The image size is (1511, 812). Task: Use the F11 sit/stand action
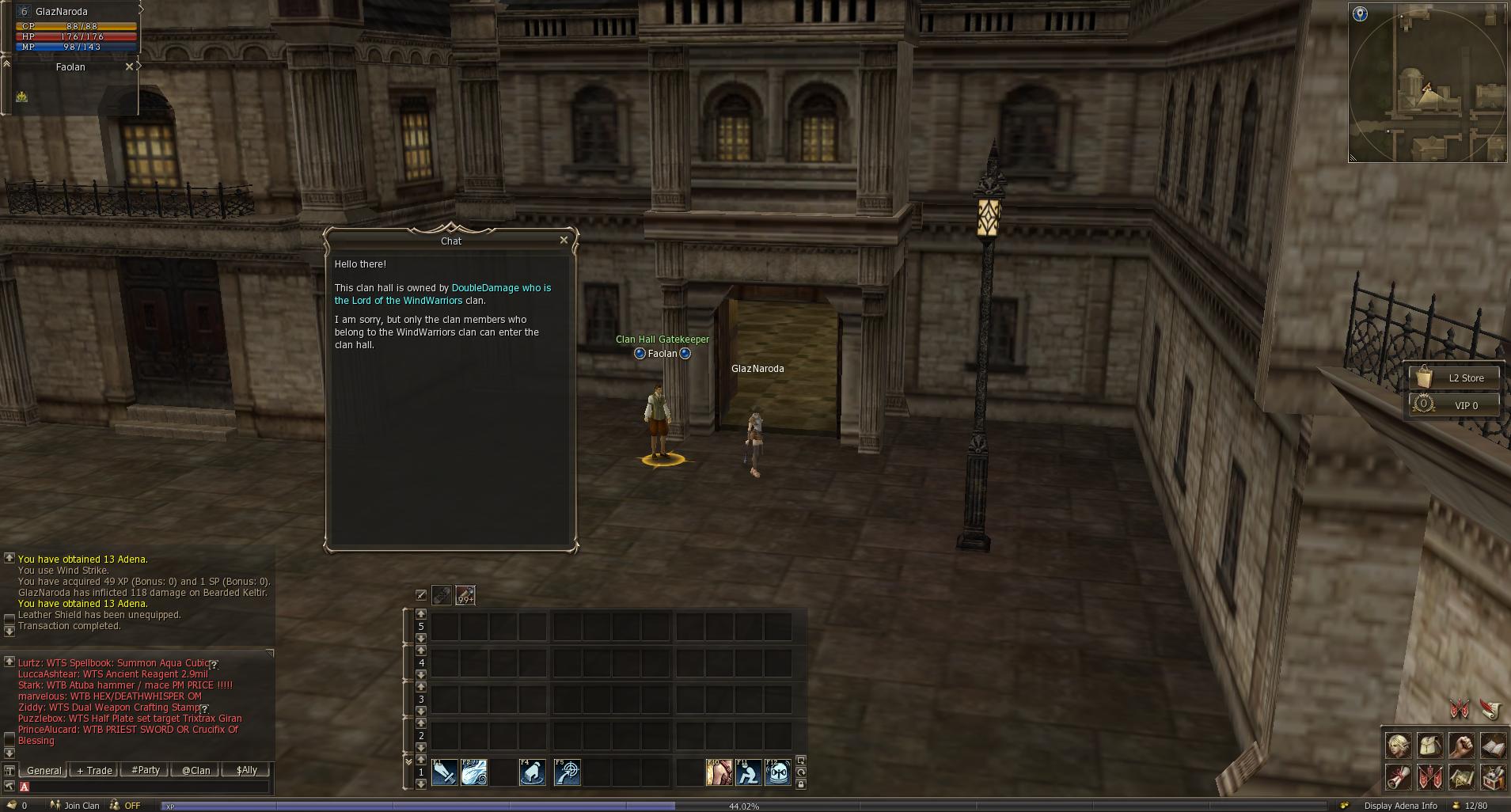tap(748, 772)
